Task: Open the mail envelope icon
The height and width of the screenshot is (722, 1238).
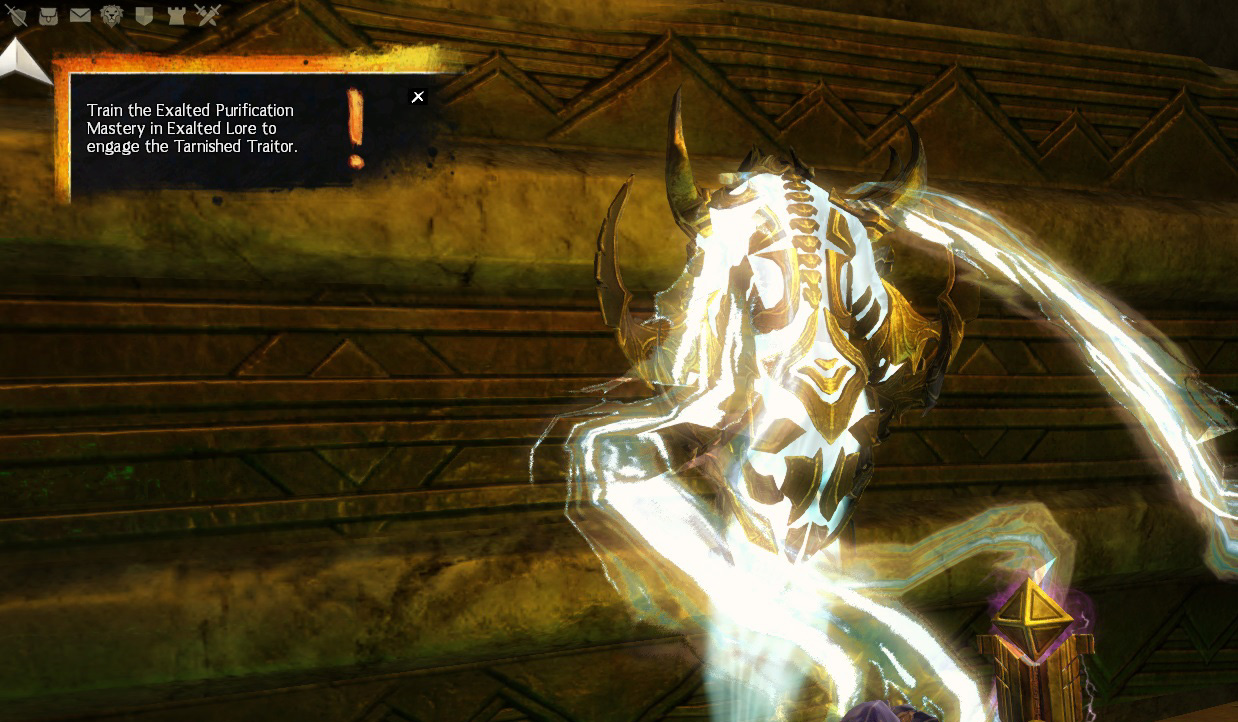Action: [80, 15]
